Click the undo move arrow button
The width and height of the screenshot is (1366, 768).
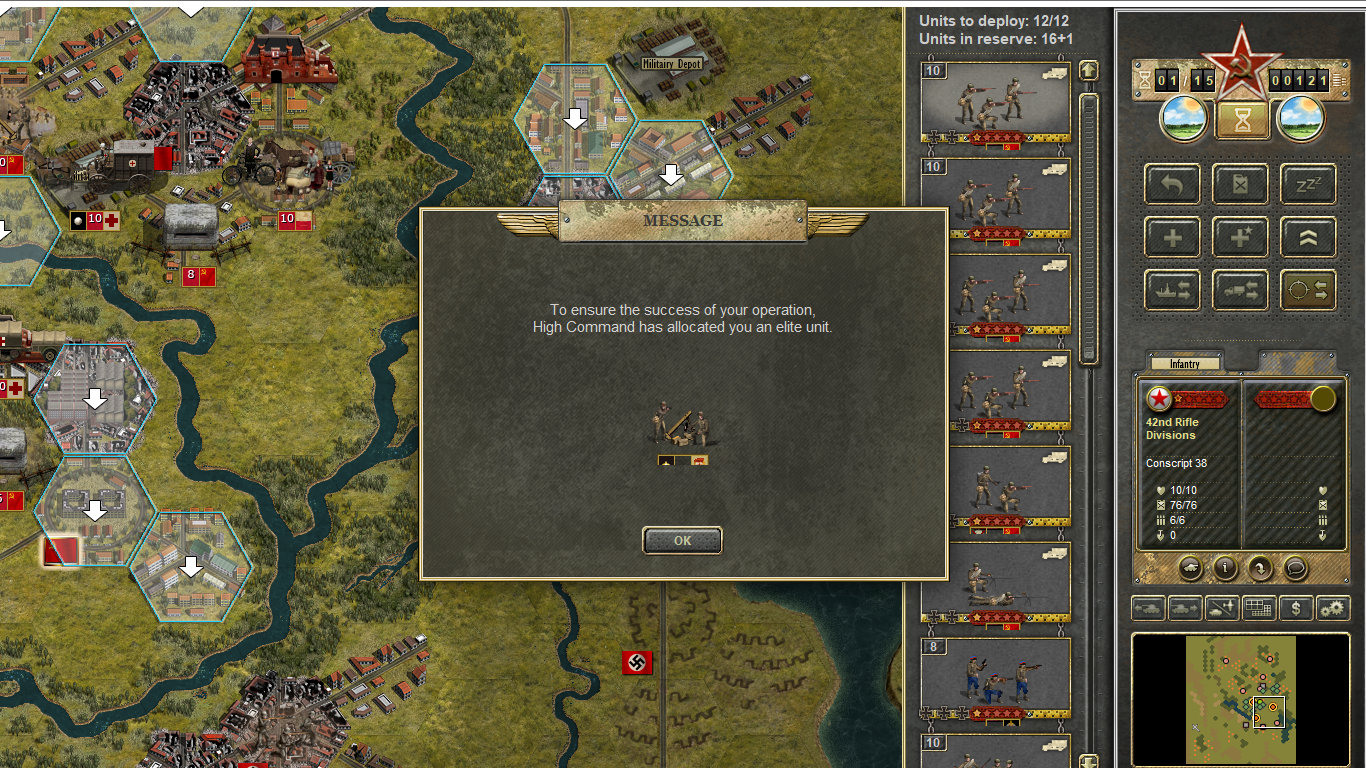coord(1172,185)
